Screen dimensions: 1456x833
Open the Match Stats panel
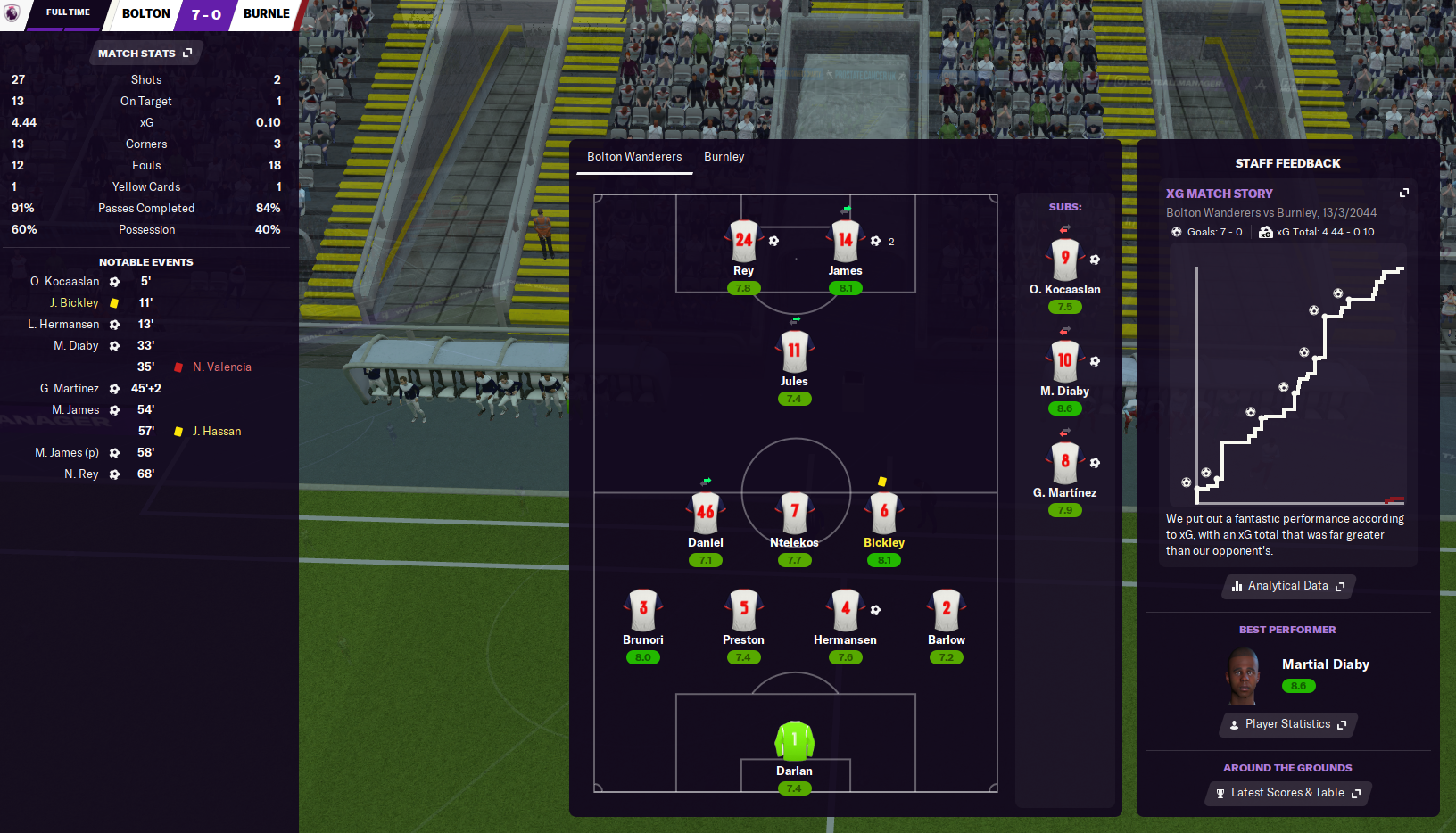[145, 54]
